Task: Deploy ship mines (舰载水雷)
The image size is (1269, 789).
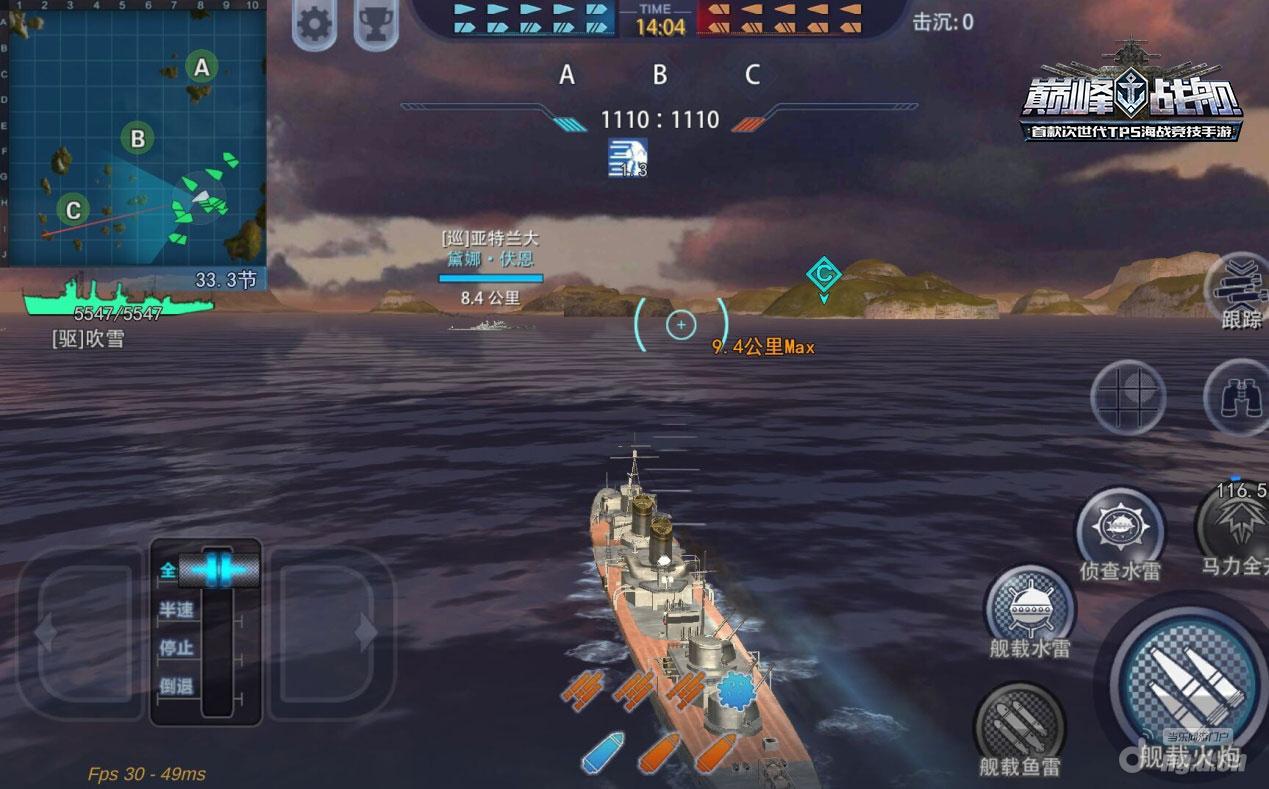Action: coord(1029,607)
